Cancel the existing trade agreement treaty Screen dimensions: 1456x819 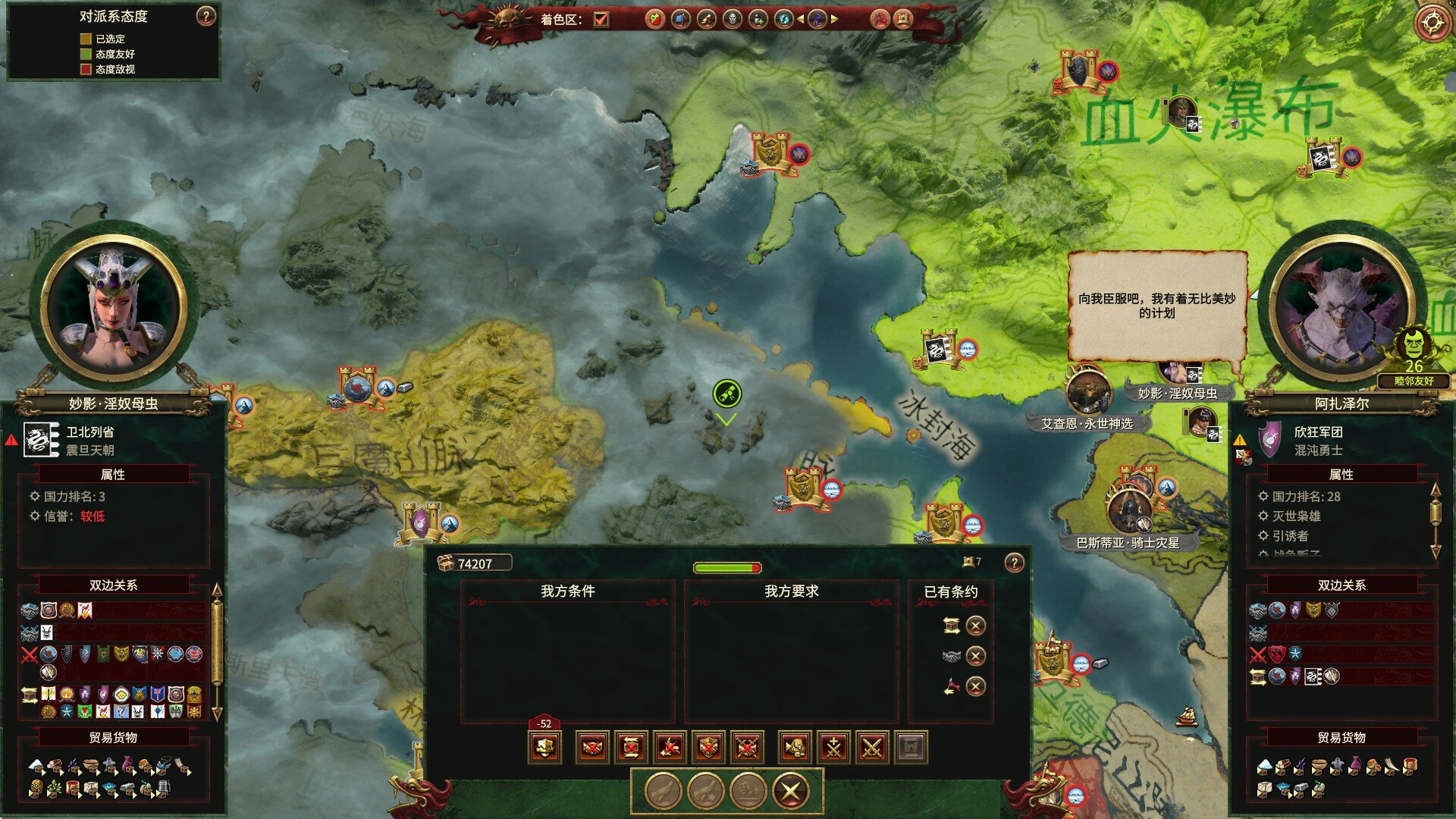pyautogui.click(x=975, y=626)
